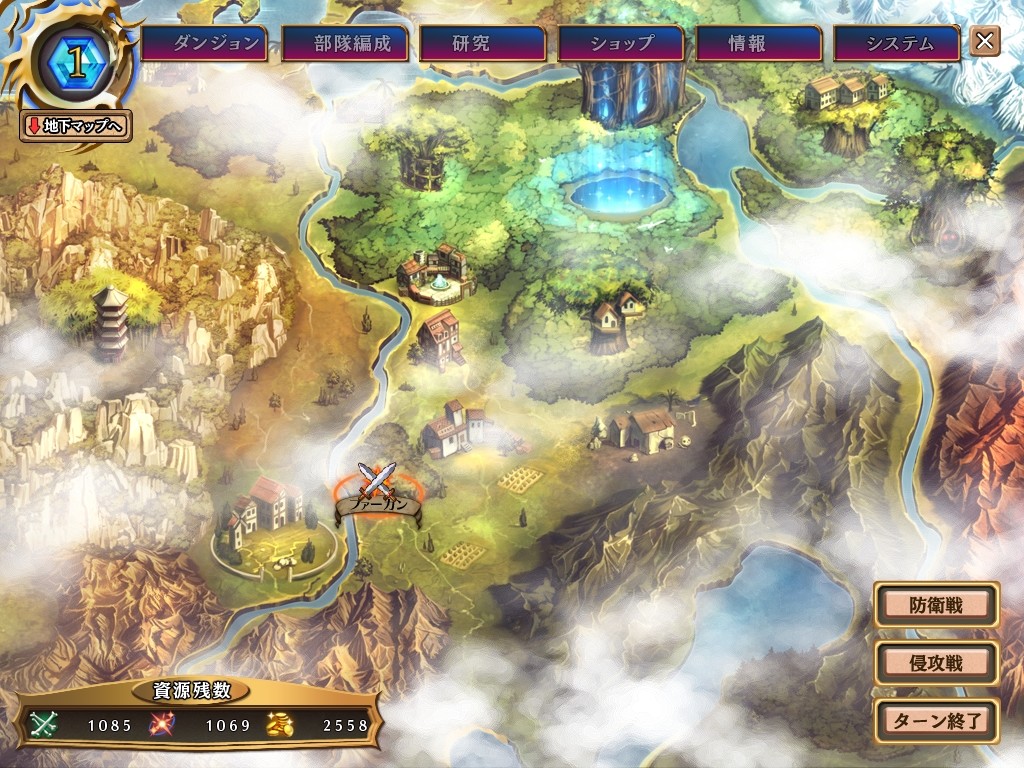Start a 防衛戦 defense battle

pyautogui.click(x=936, y=605)
